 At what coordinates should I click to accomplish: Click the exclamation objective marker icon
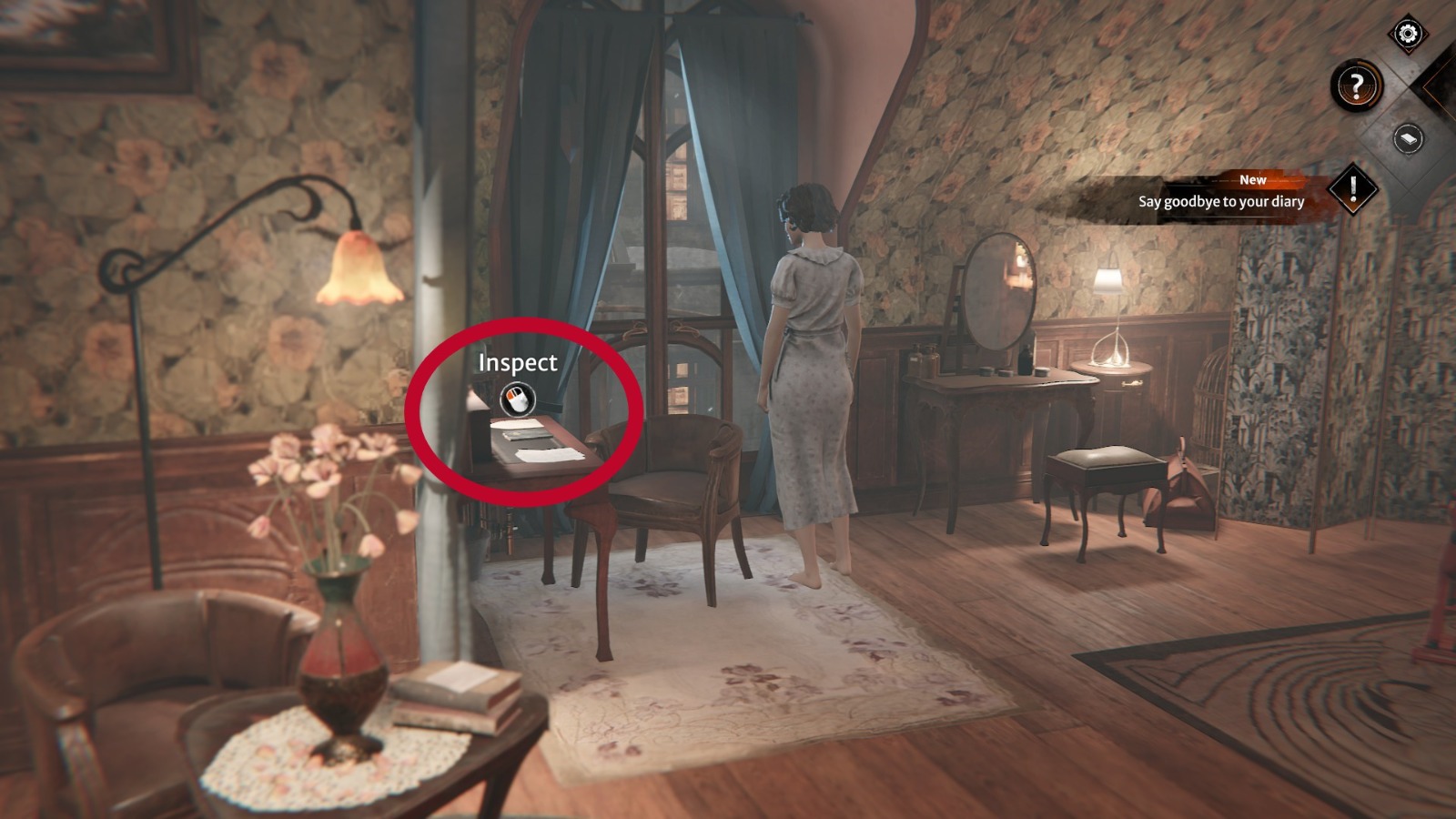[x=1354, y=187]
